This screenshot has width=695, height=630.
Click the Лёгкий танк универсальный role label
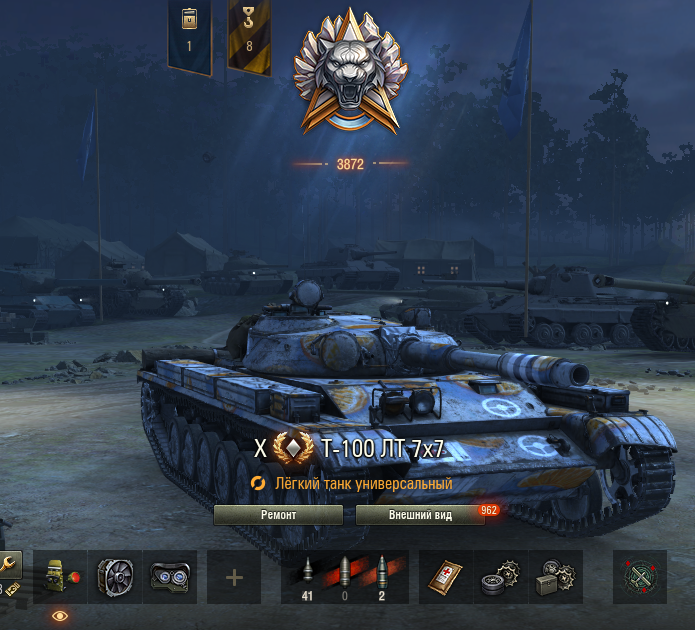click(364, 484)
